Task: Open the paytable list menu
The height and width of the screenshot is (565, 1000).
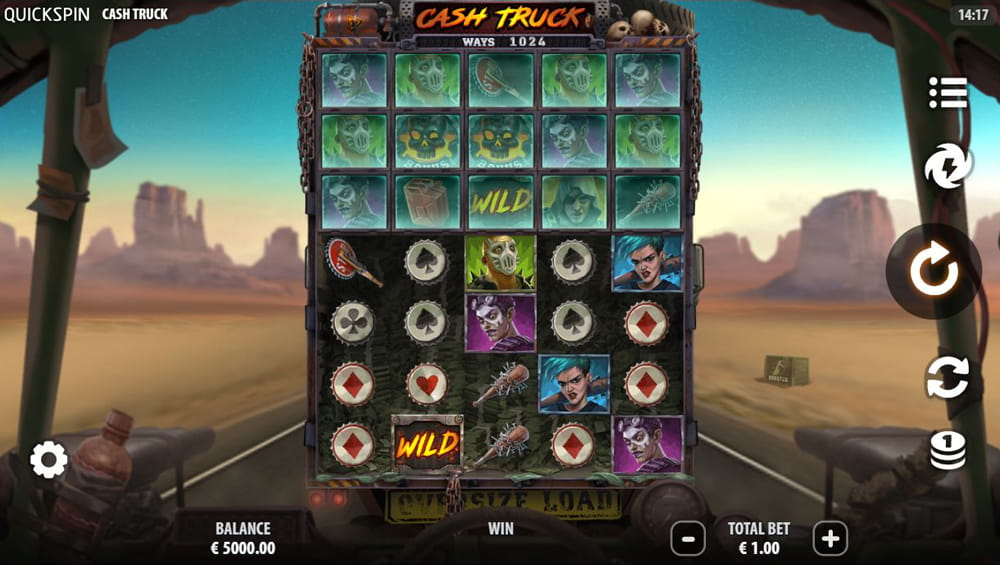Action: [947, 93]
